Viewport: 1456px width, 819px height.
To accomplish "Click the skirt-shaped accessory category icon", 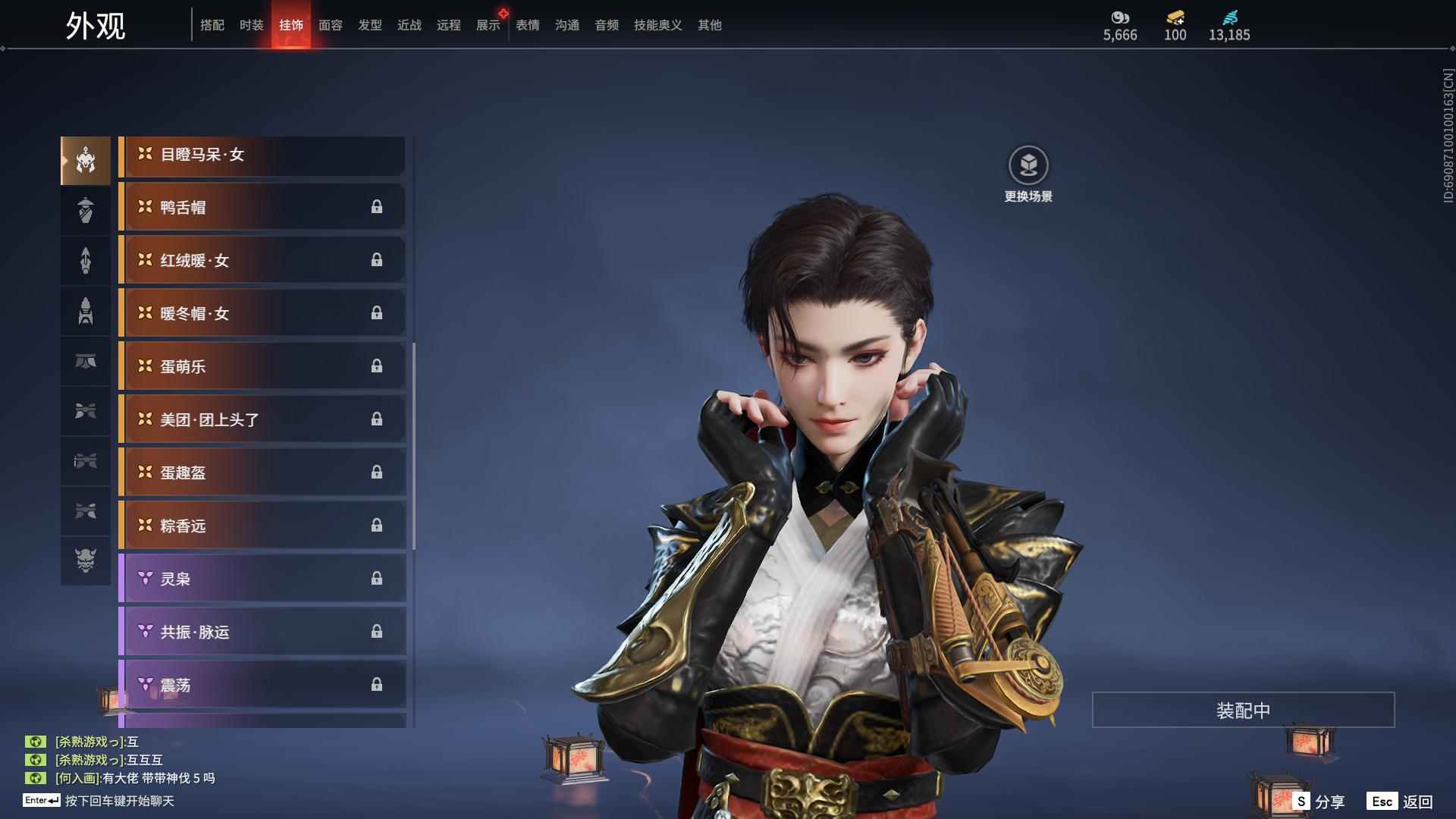I will (x=86, y=362).
